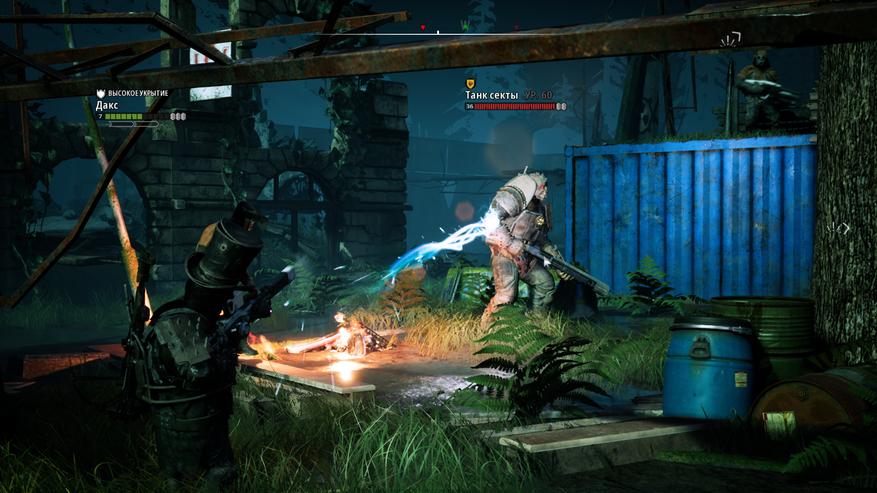Click the yellow badge above Танк секты
The image size is (877, 493).
tap(470, 84)
